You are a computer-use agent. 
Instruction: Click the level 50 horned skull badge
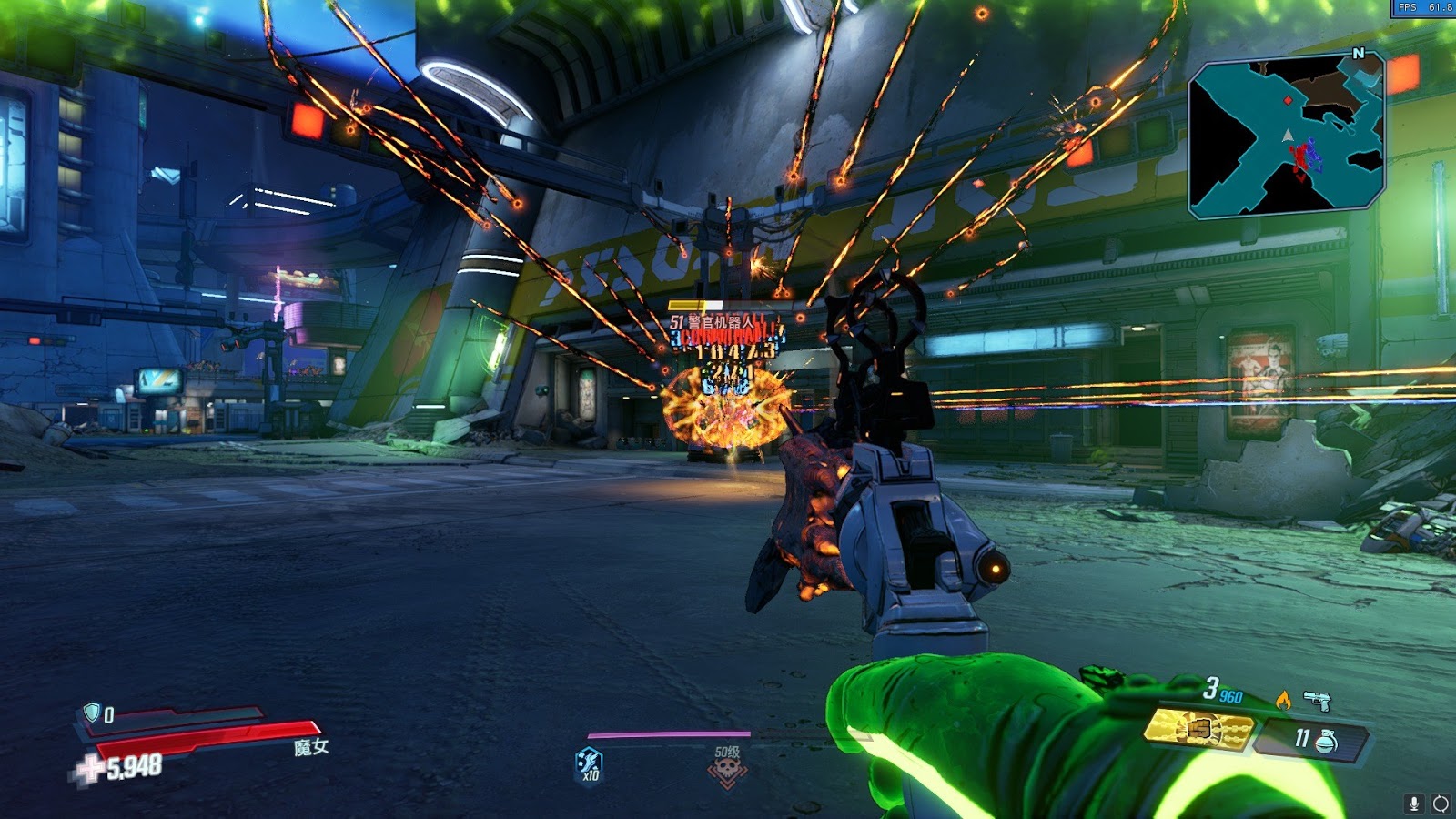click(x=727, y=770)
